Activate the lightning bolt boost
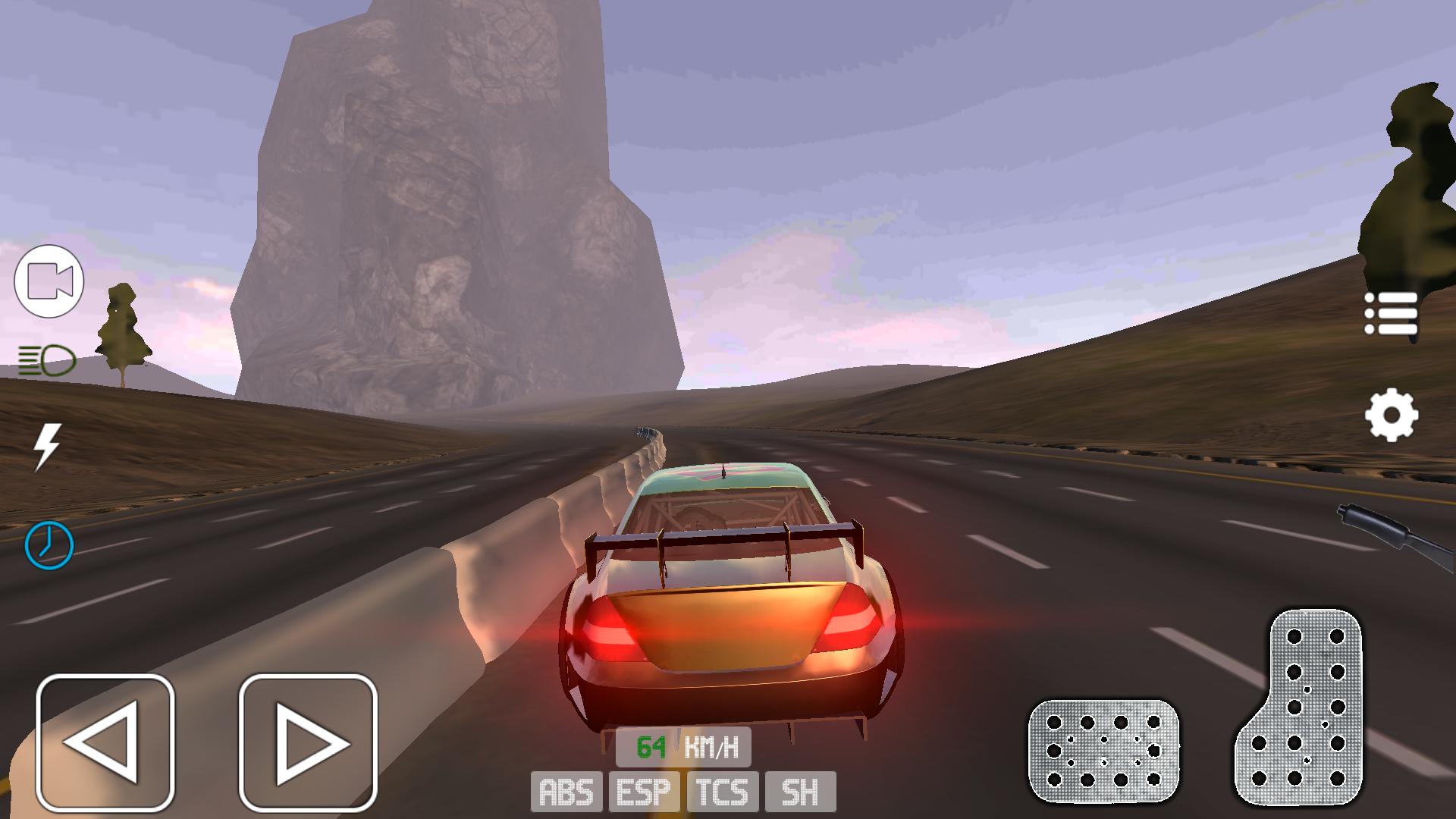The height and width of the screenshot is (819, 1456). tap(47, 446)
